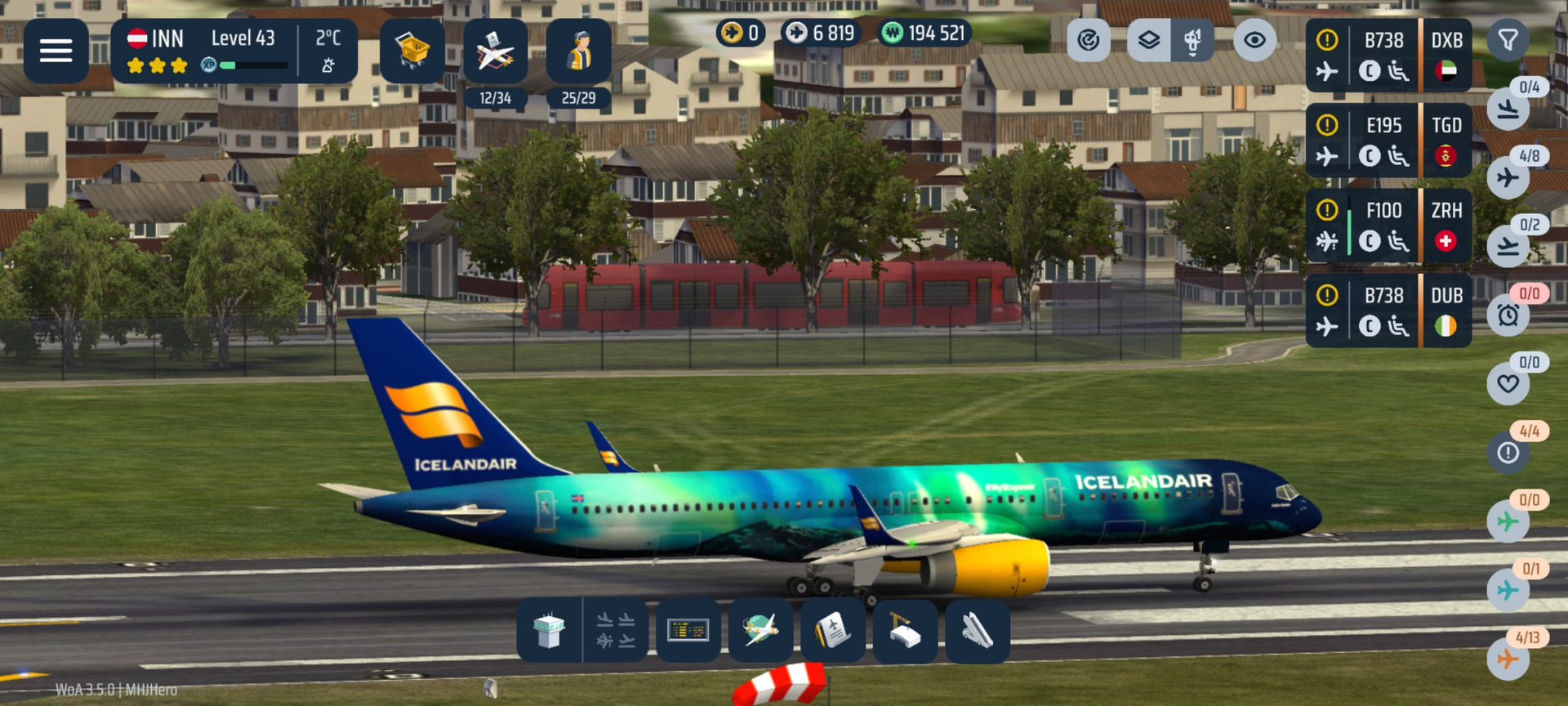Filter by the alarm clock 0/0 category
Viewport: 1568px width, 706px height.
[1508, 315]
